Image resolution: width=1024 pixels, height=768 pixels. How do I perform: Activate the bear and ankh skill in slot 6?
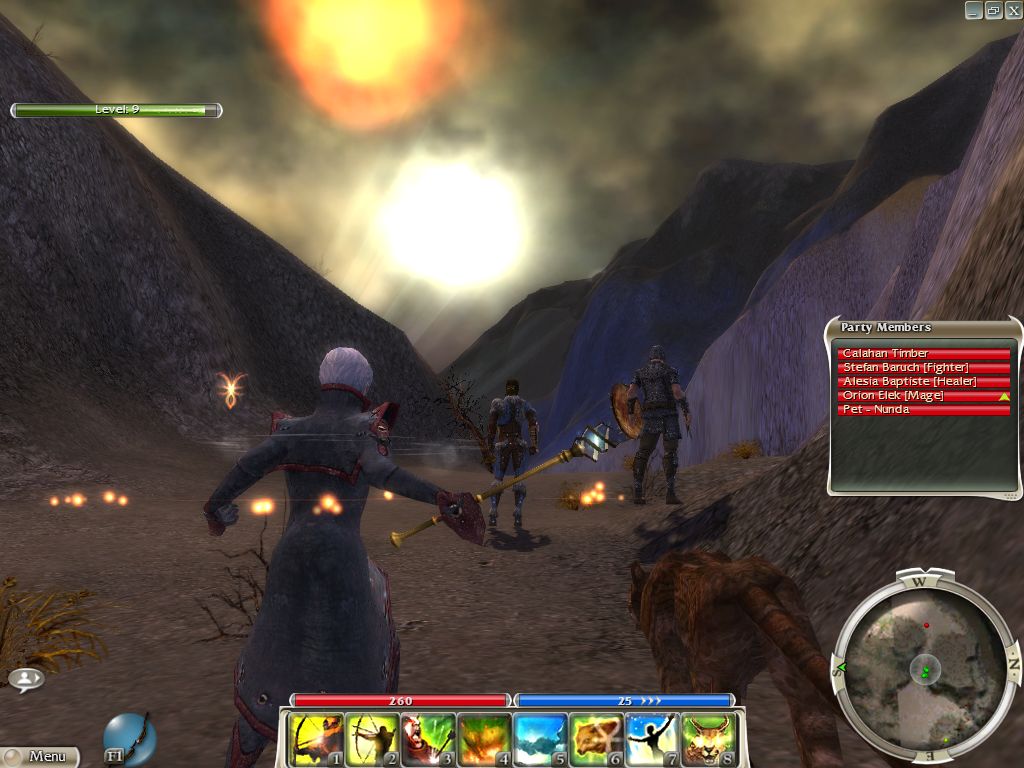[597, 740]
